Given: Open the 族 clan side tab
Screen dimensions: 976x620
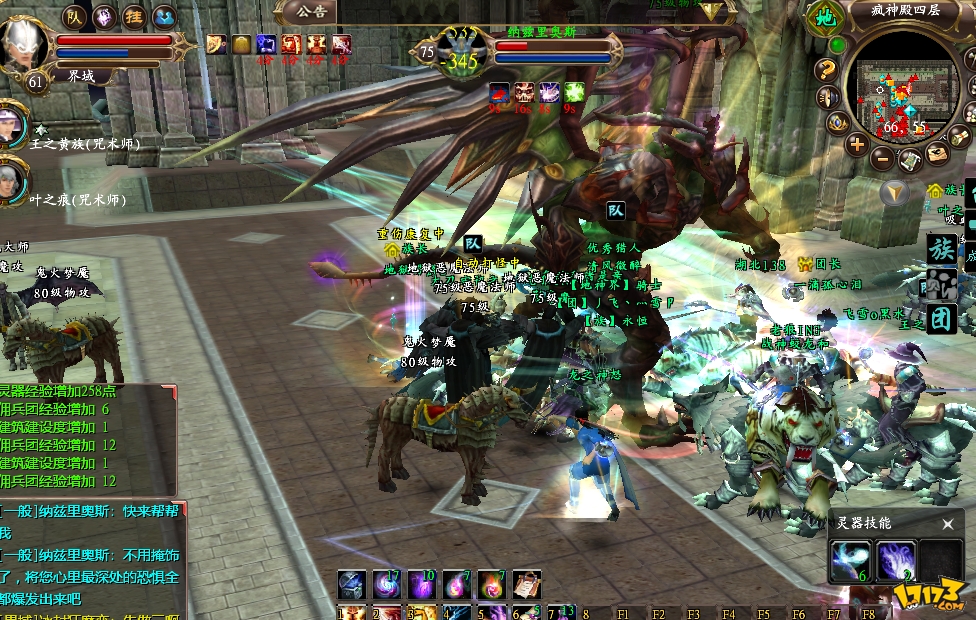Looking at the screenshot, I should tap(941, 249).
